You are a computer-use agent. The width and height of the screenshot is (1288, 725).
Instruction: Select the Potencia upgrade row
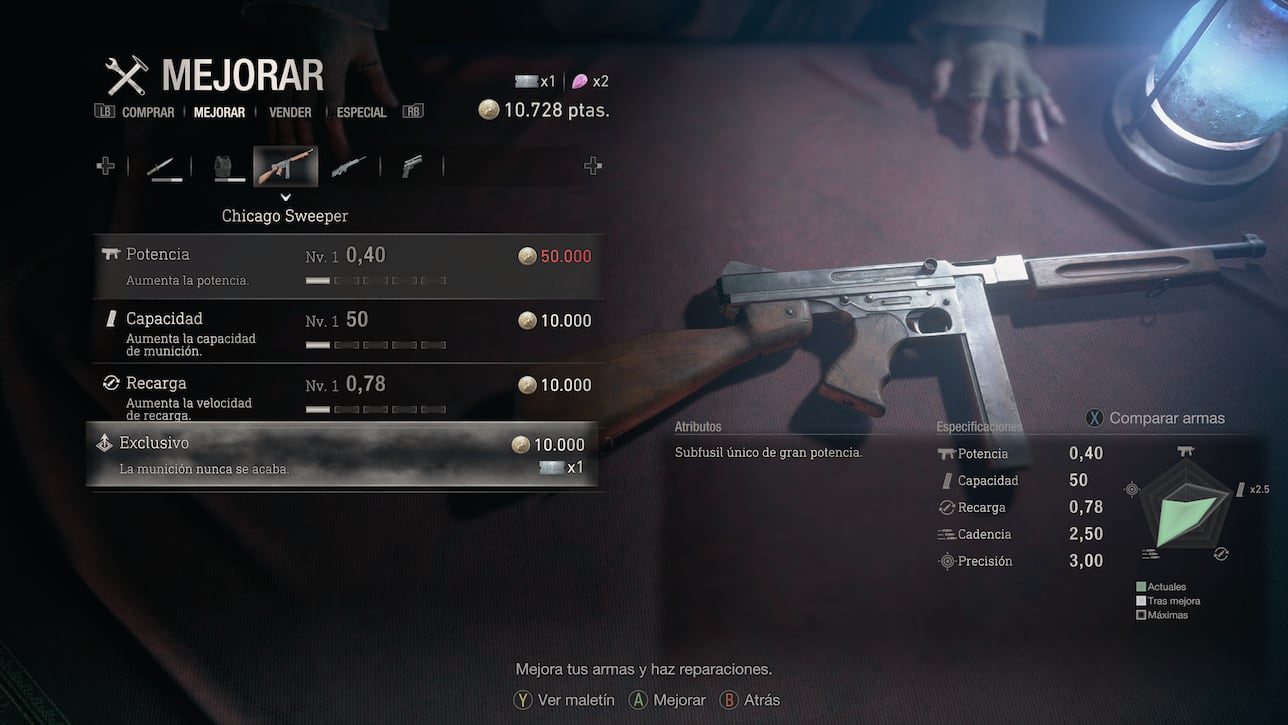pos(346,266)
